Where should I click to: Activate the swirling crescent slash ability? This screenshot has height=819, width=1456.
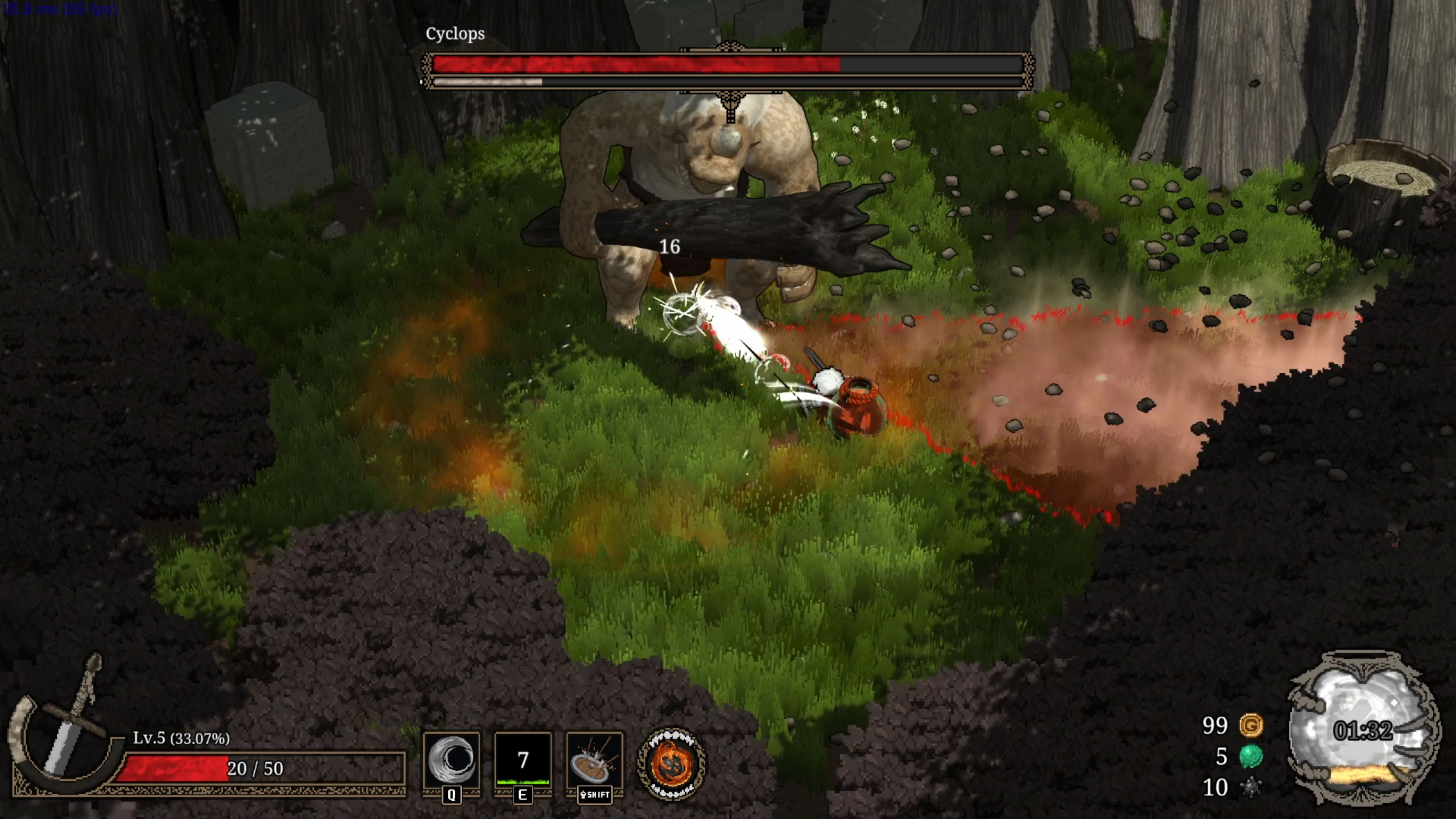[452, 760]
